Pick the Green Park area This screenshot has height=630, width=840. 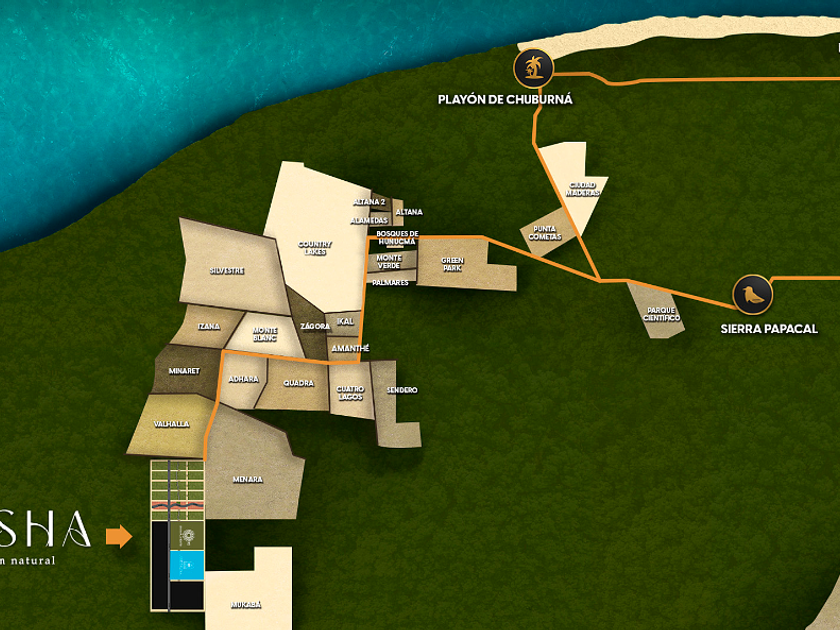tap(455, 265)
